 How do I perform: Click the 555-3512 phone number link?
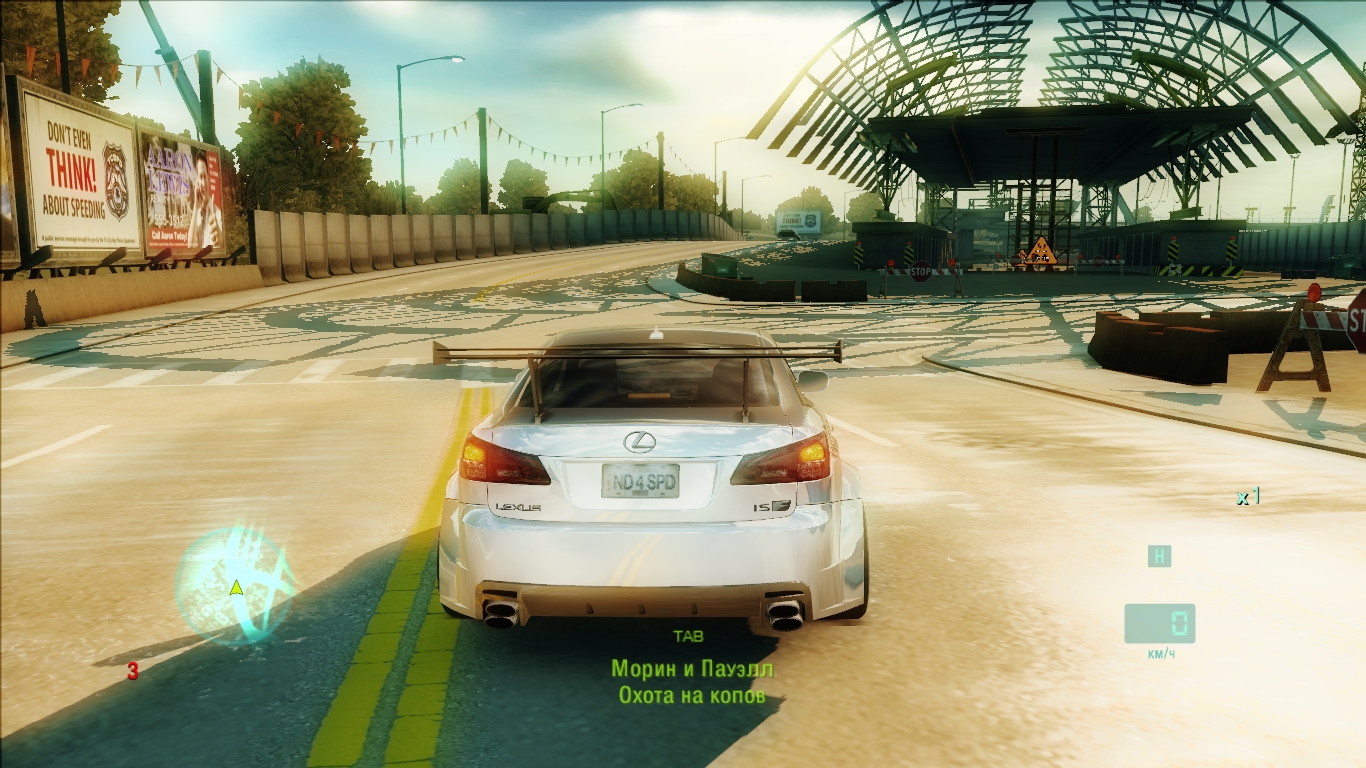[169, 219]
